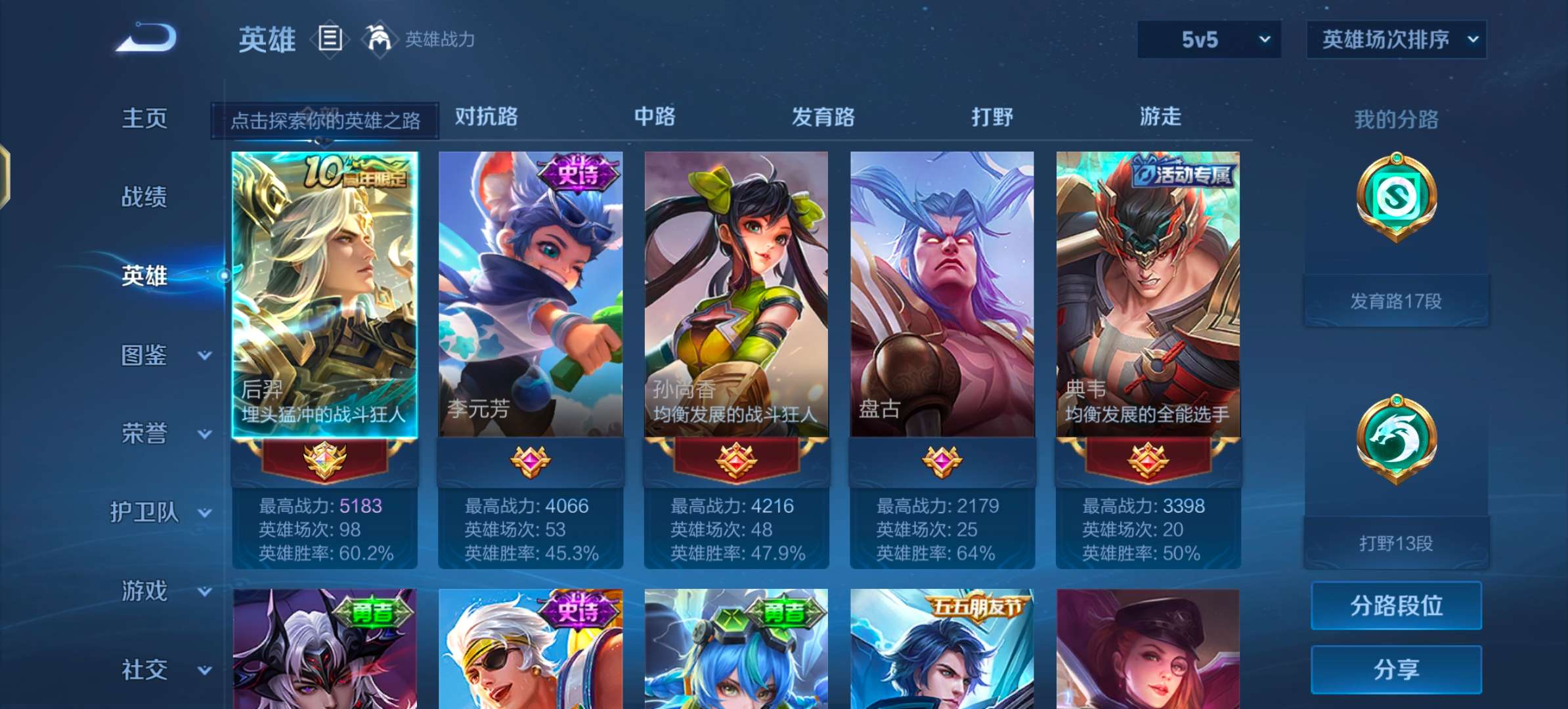Expand the 图鉴 sidebar section

[x=146, y=355]
